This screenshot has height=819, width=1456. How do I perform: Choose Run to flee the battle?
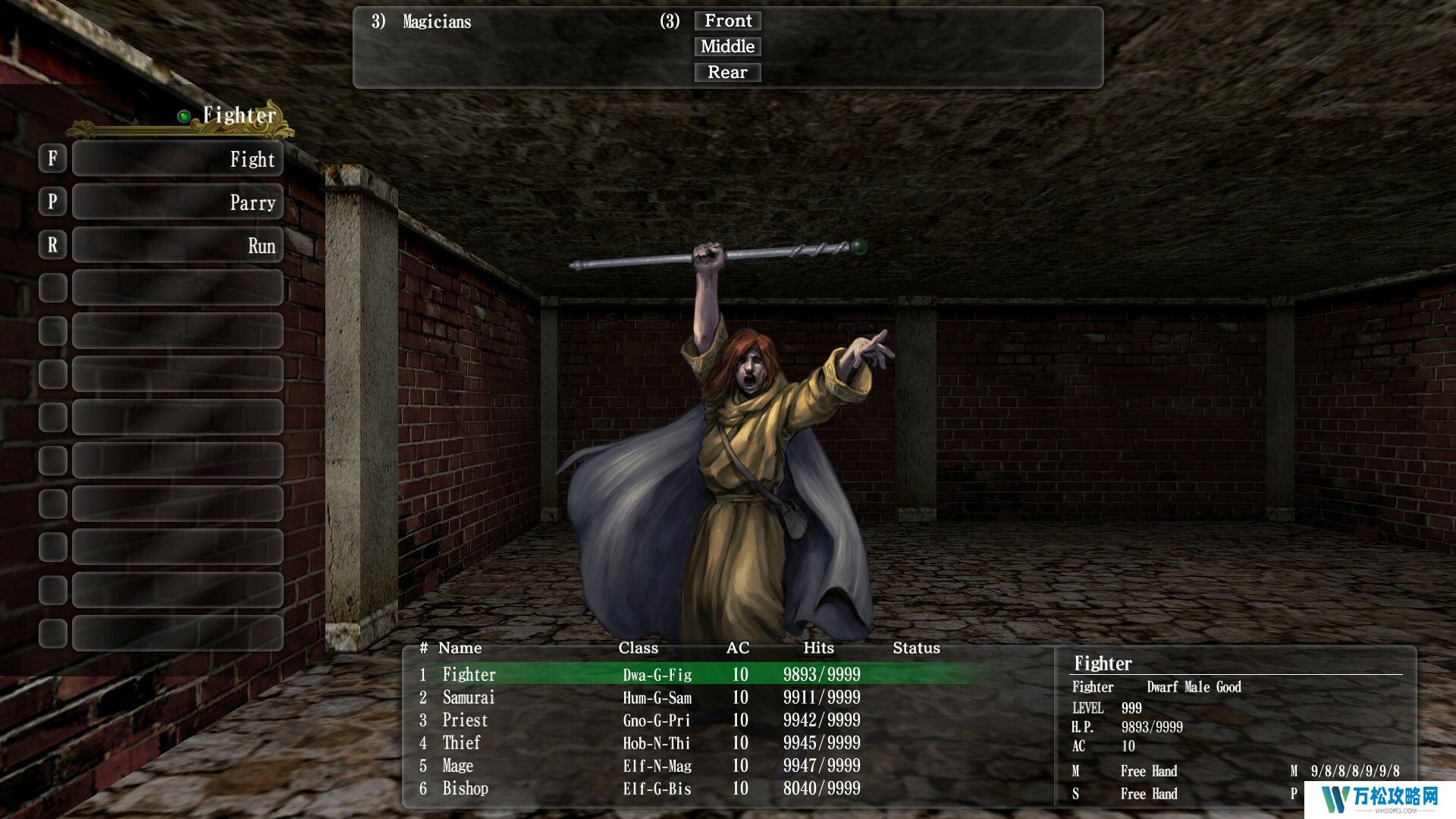click(177, 246)
